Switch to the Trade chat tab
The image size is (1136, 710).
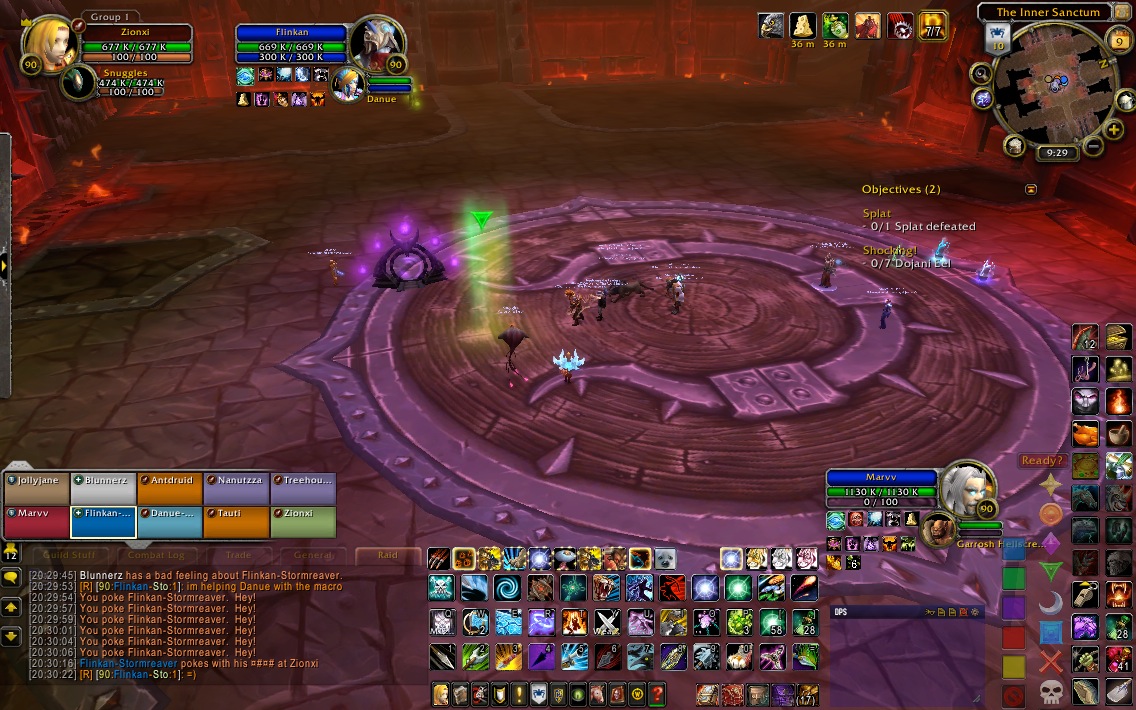tap(238, 555)
